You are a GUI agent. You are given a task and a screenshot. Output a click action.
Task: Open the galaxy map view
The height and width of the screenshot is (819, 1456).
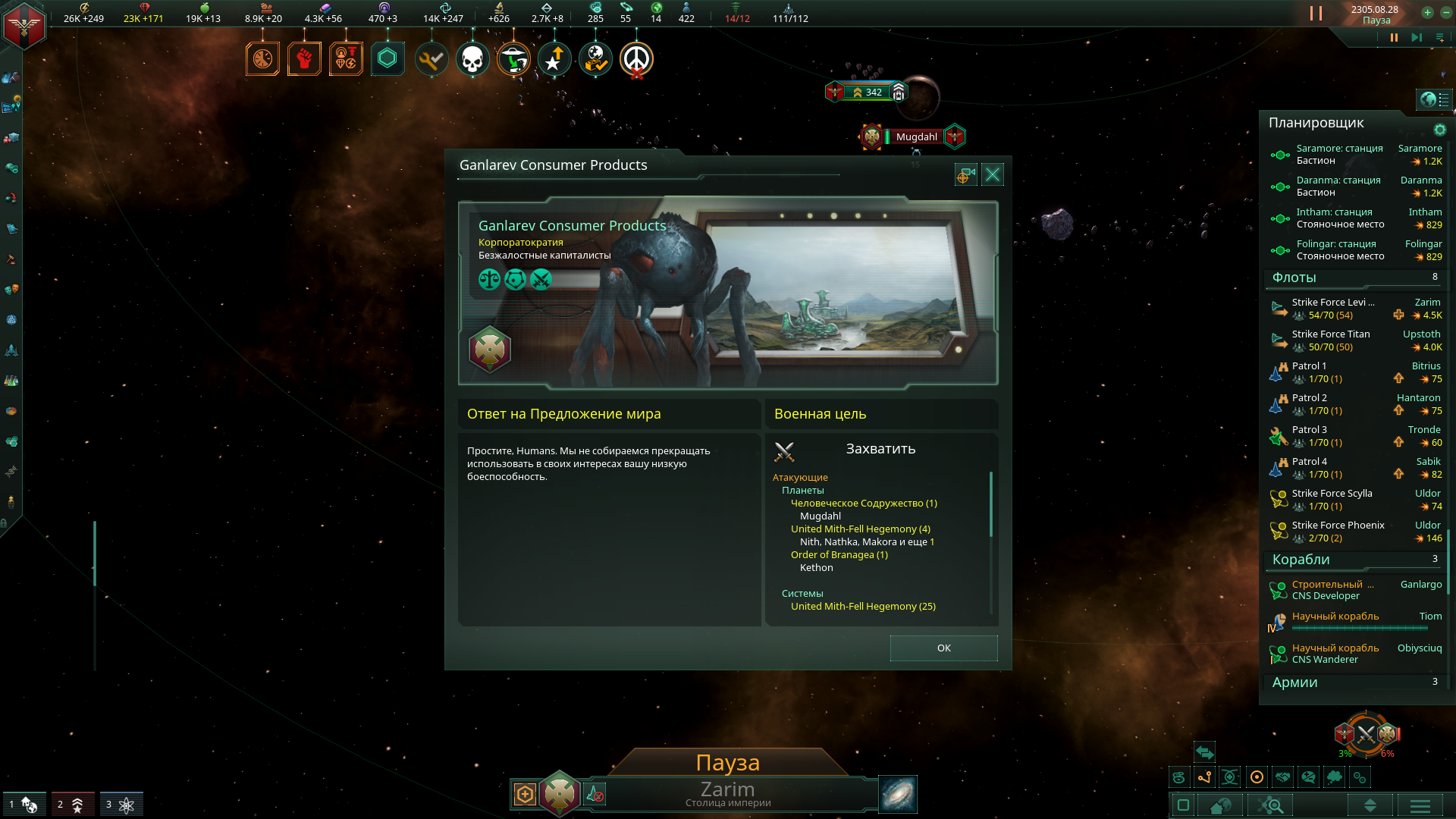click(x=898, y=794)
